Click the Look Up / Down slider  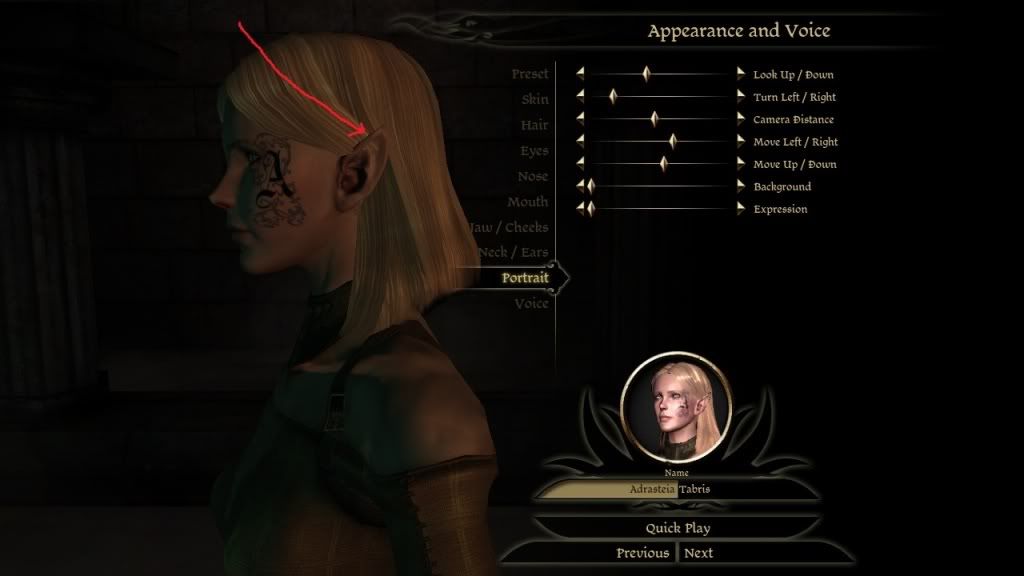tap(660, 74)
